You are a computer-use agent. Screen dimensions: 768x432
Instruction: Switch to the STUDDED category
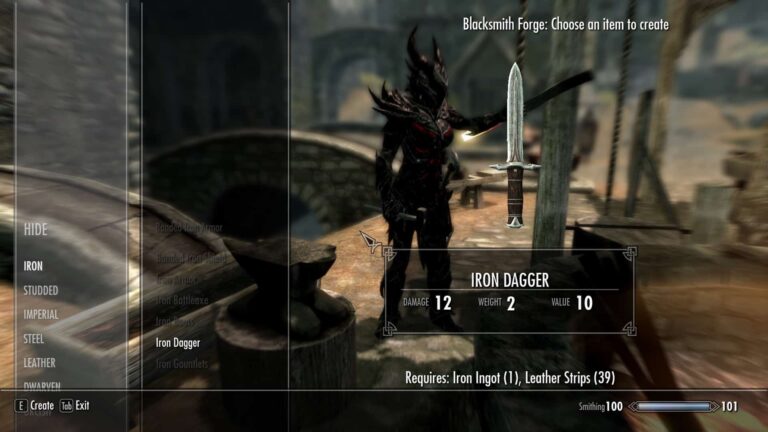point(41,291)
